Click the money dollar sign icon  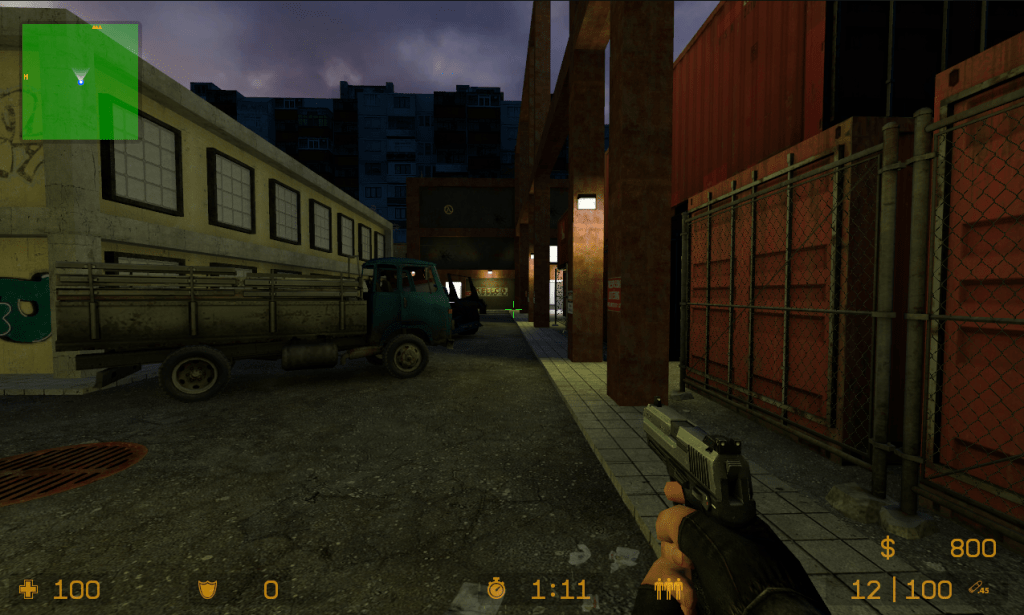tap(887, 548)
